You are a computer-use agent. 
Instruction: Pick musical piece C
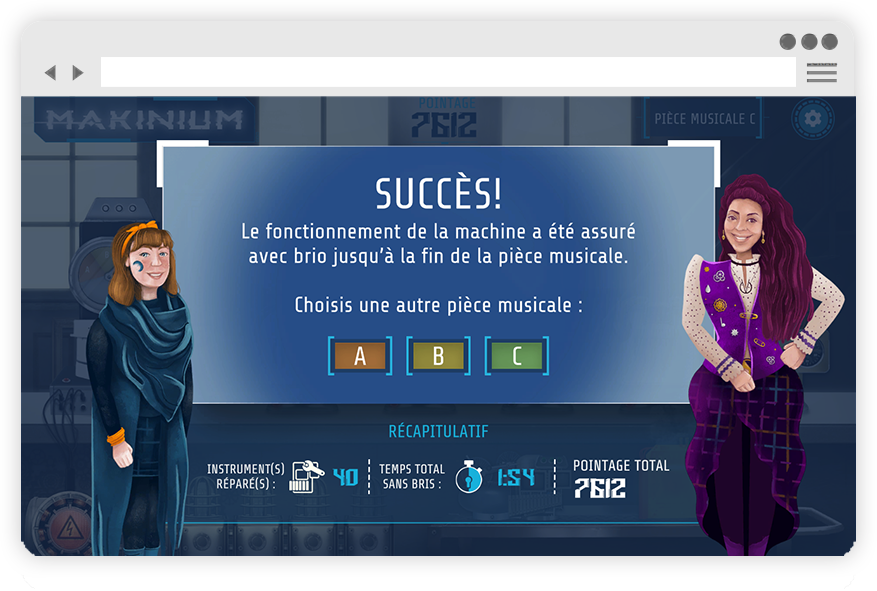516,356
